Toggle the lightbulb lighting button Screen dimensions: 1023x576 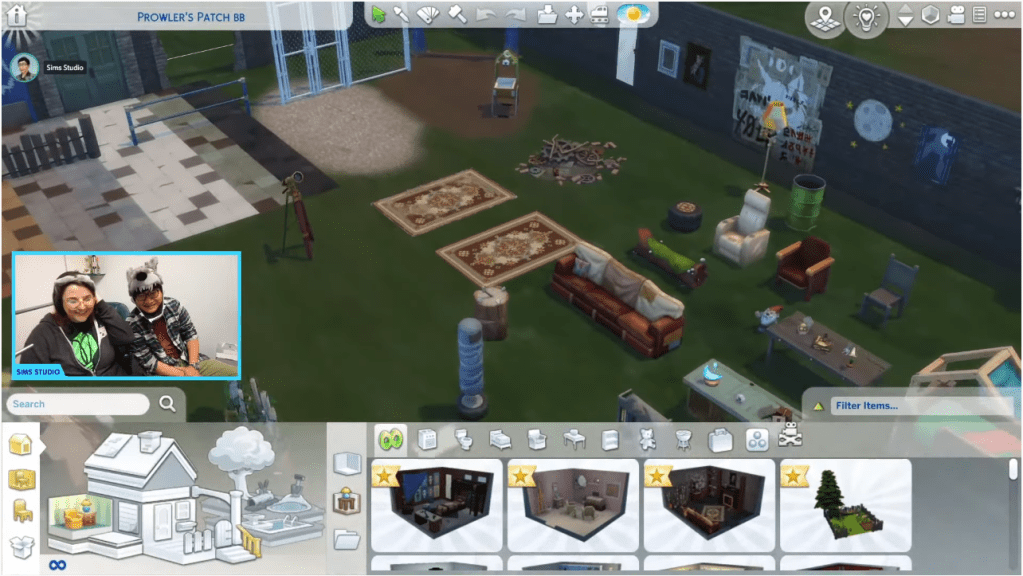865,16
